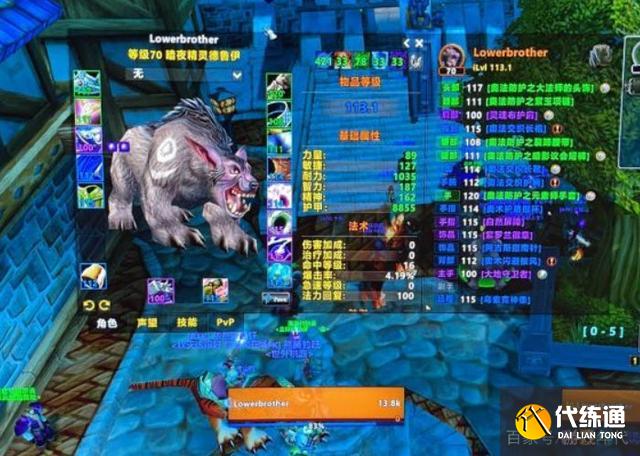Image resolution: width=640 pixels, height=456 pixels.
Task: Inspect the 头部 (Head) gear row, item level 117
Action: (520, 88)
